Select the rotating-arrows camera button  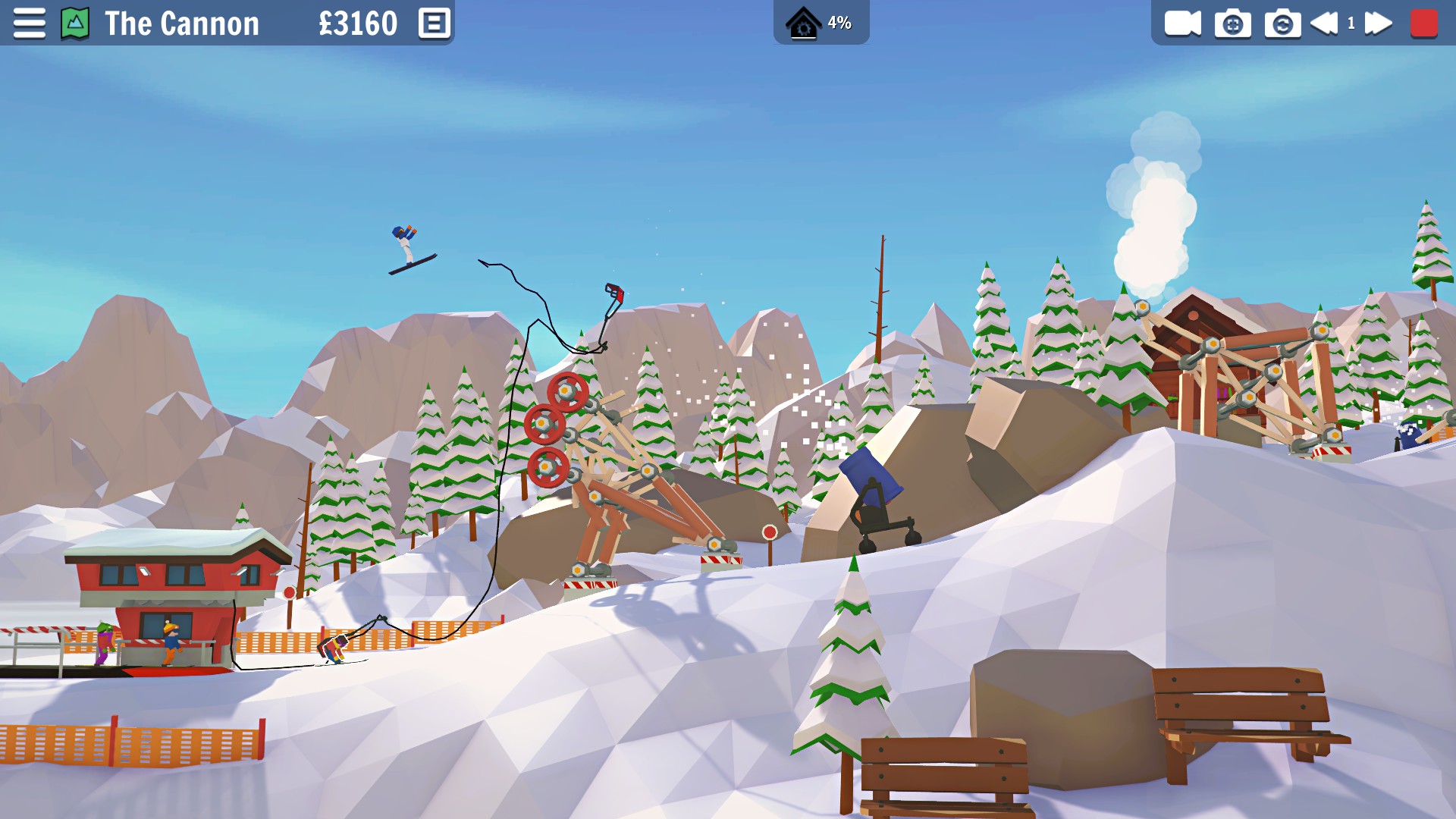1282,24
